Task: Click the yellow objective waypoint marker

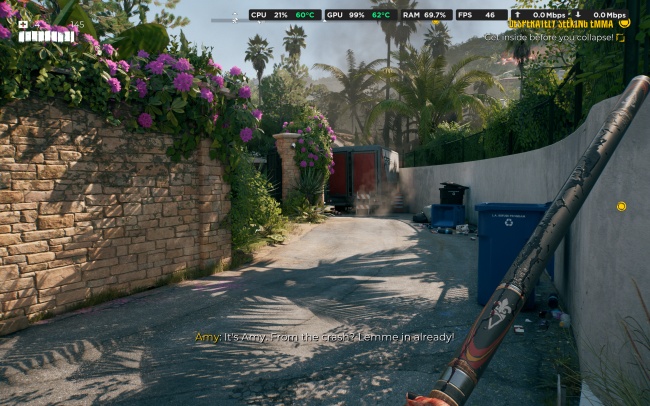Action: click(x=621, y=206)
